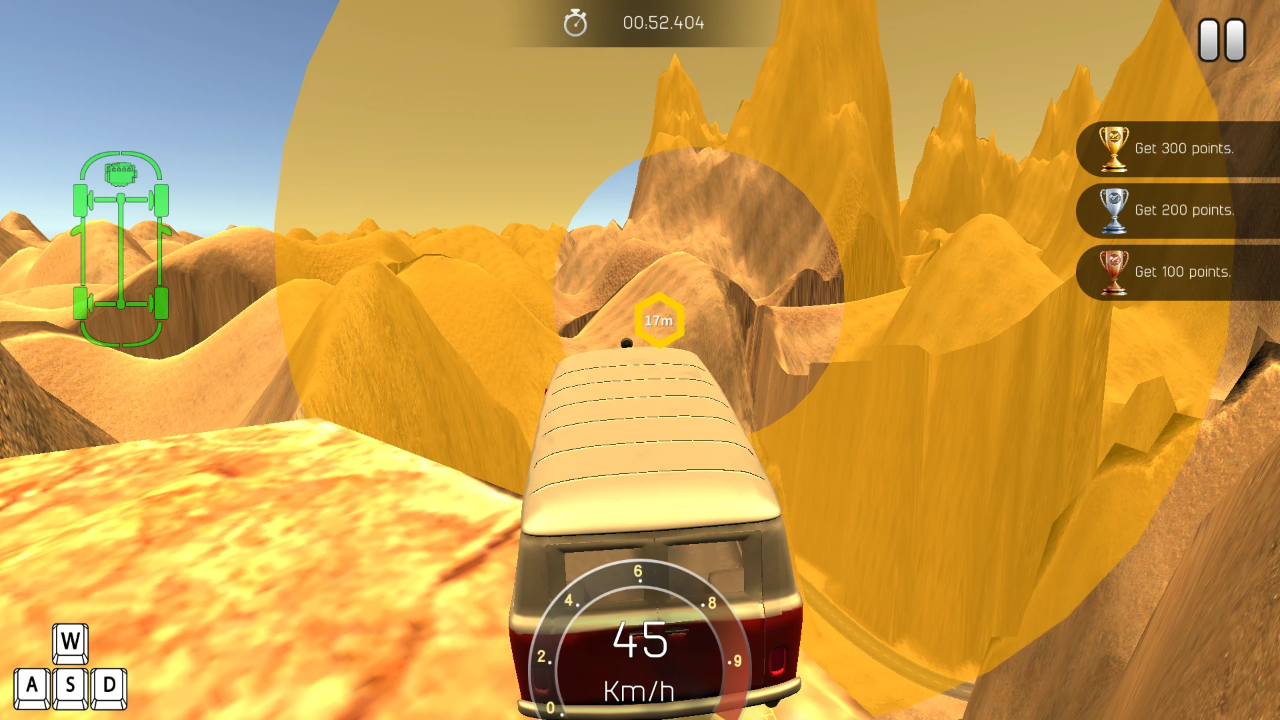This screenshot has width=1280, height=720.
Task: Select the 17m waypoint marker
Action: (657, 320)
